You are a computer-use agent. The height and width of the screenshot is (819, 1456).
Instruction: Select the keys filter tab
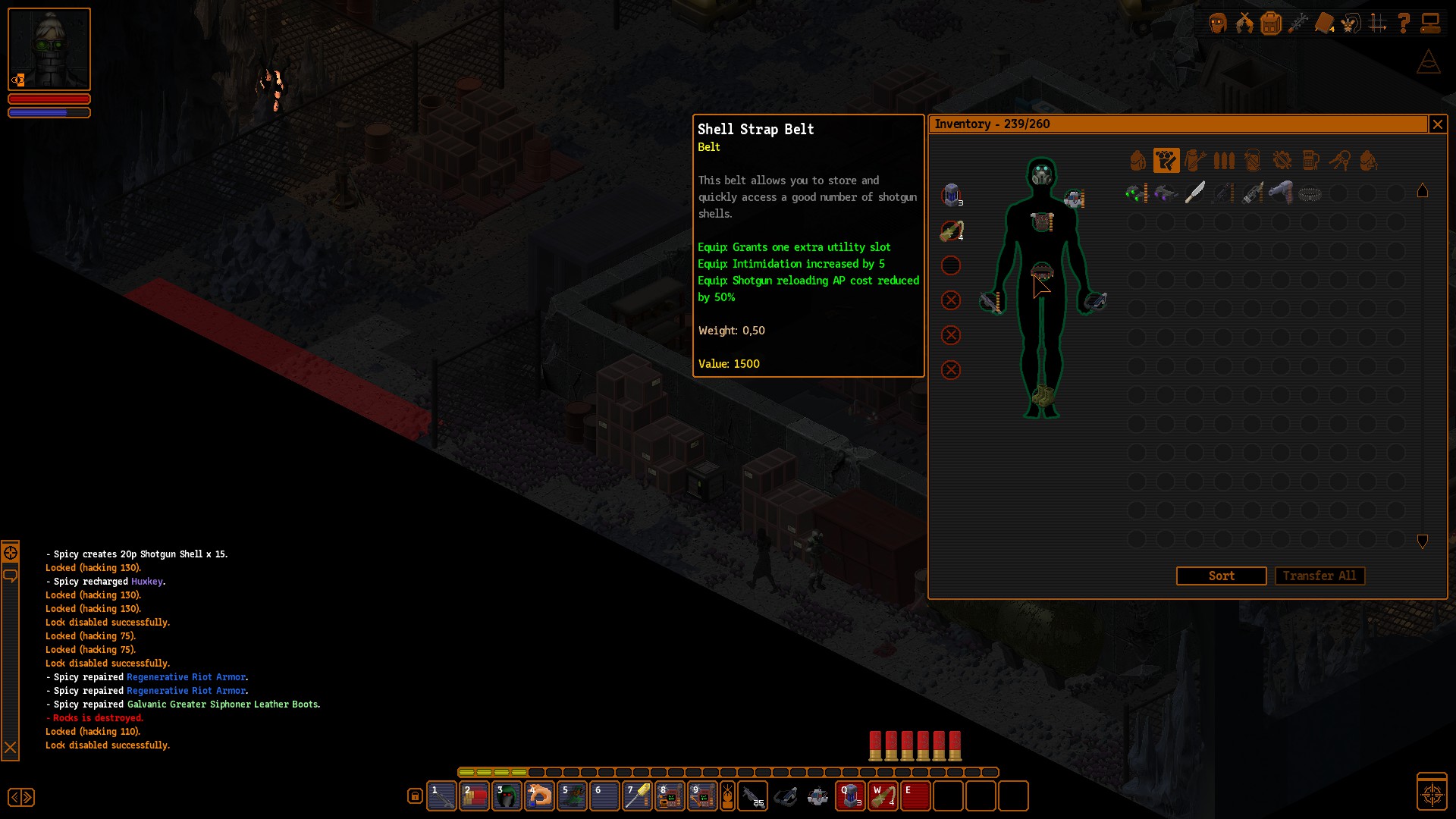tap(1339, 161)
